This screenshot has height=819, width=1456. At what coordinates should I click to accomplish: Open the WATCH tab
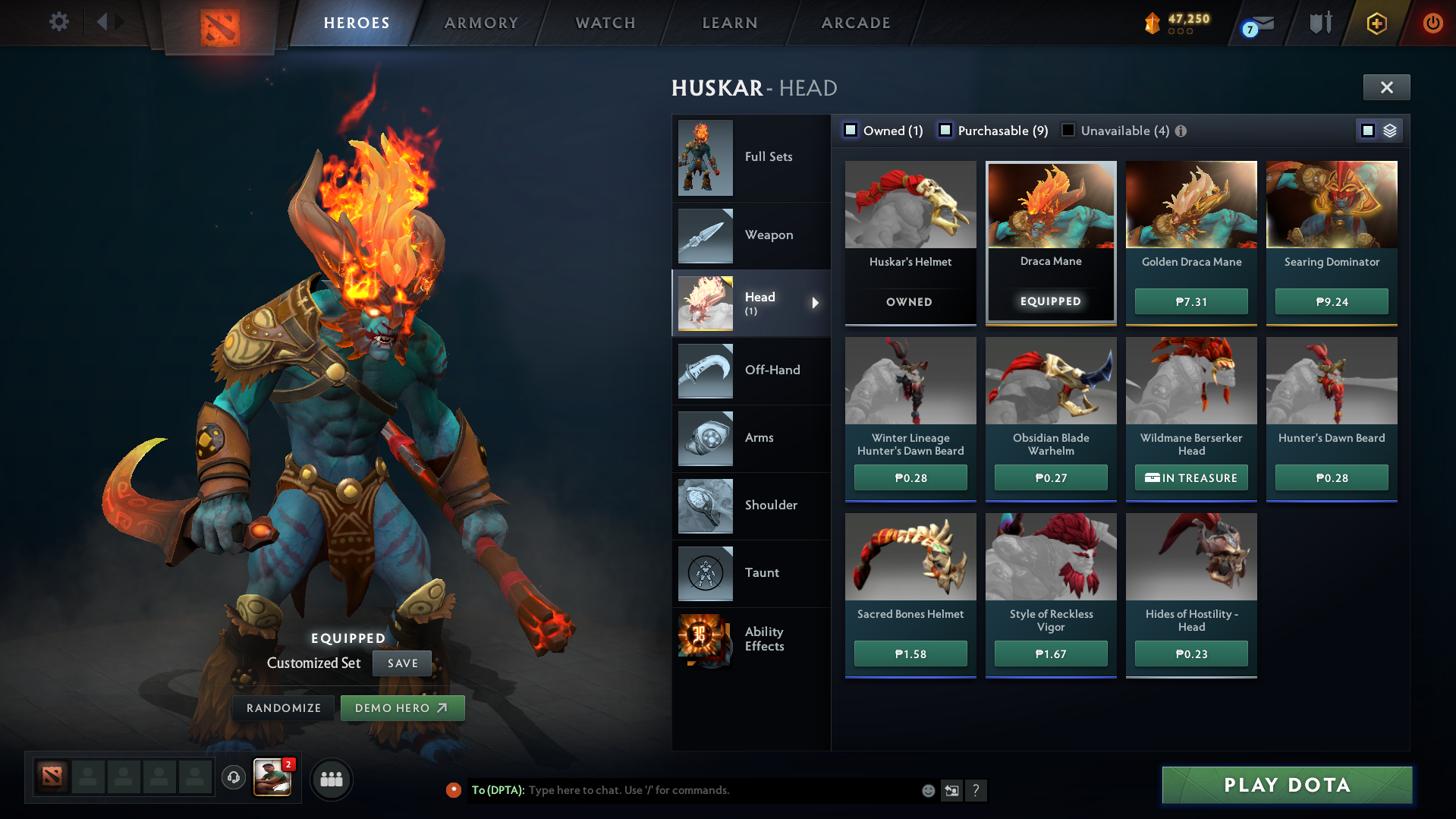[605, 23]
